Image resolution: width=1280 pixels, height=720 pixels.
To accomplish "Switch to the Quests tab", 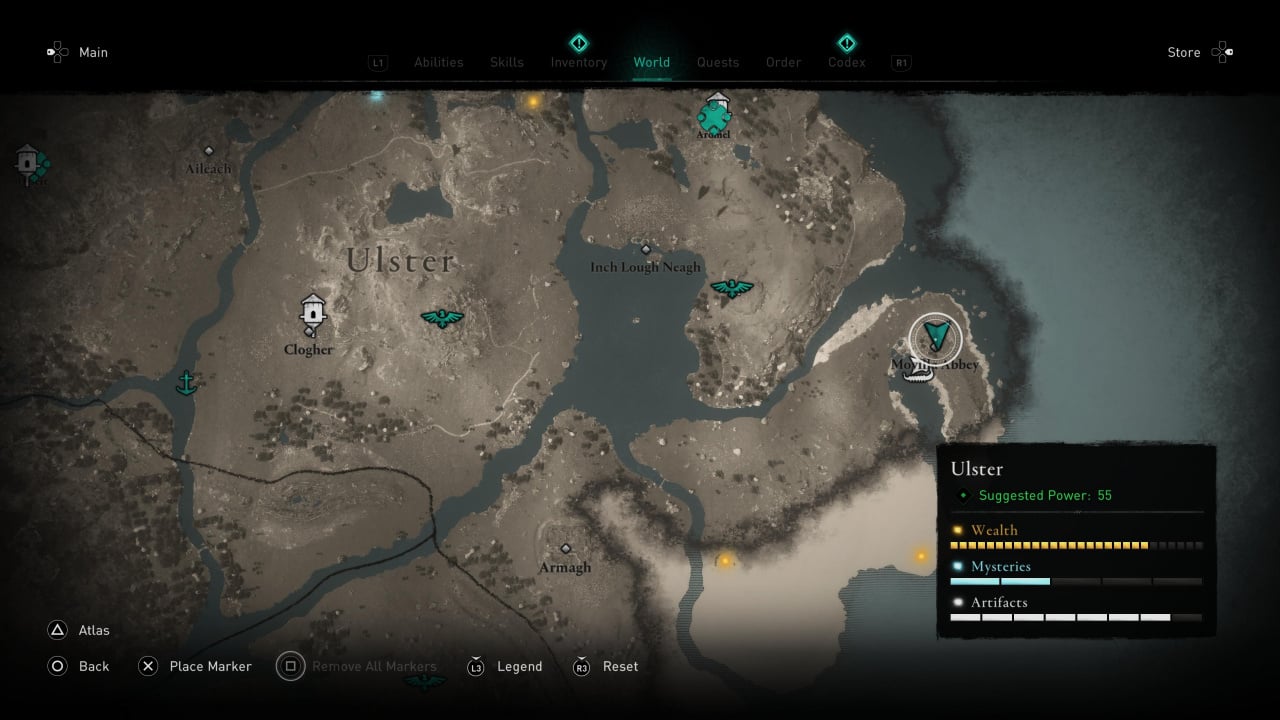I will (x=718, y=62).
